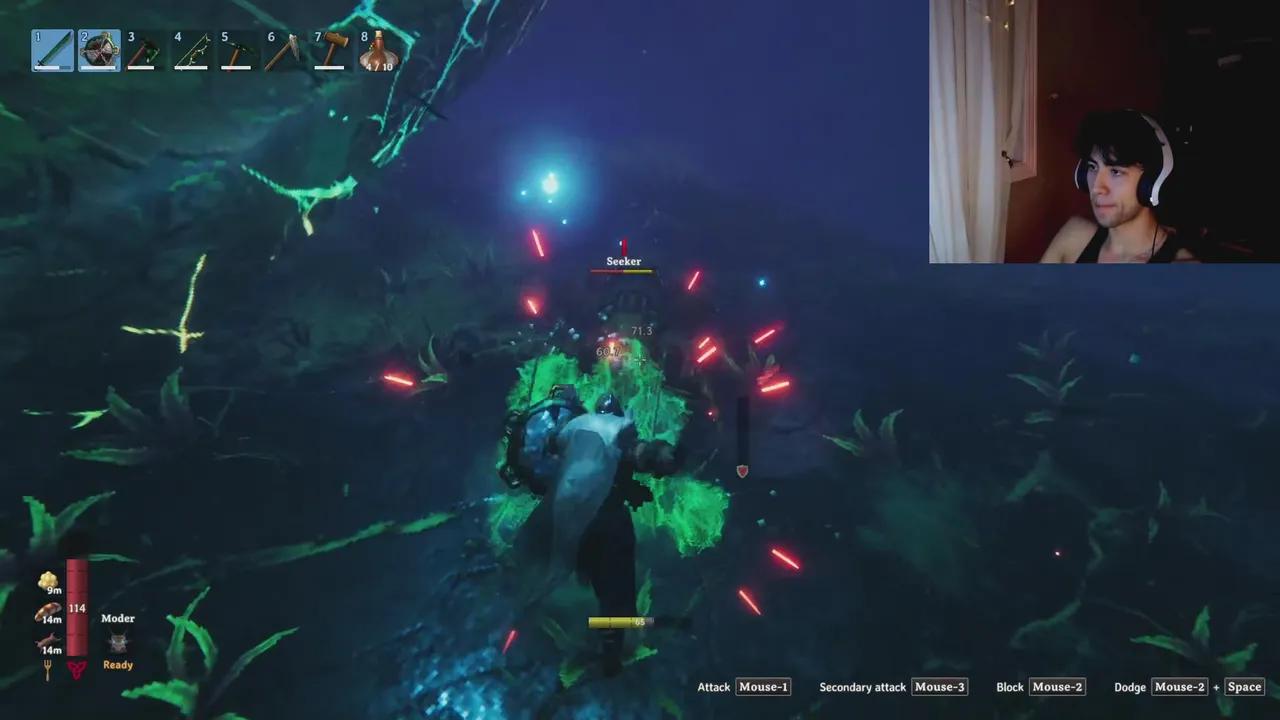Select the pickaxe in hotbar slot 5
Viewport: 1280px width, 720px height.
click(238, 50)
